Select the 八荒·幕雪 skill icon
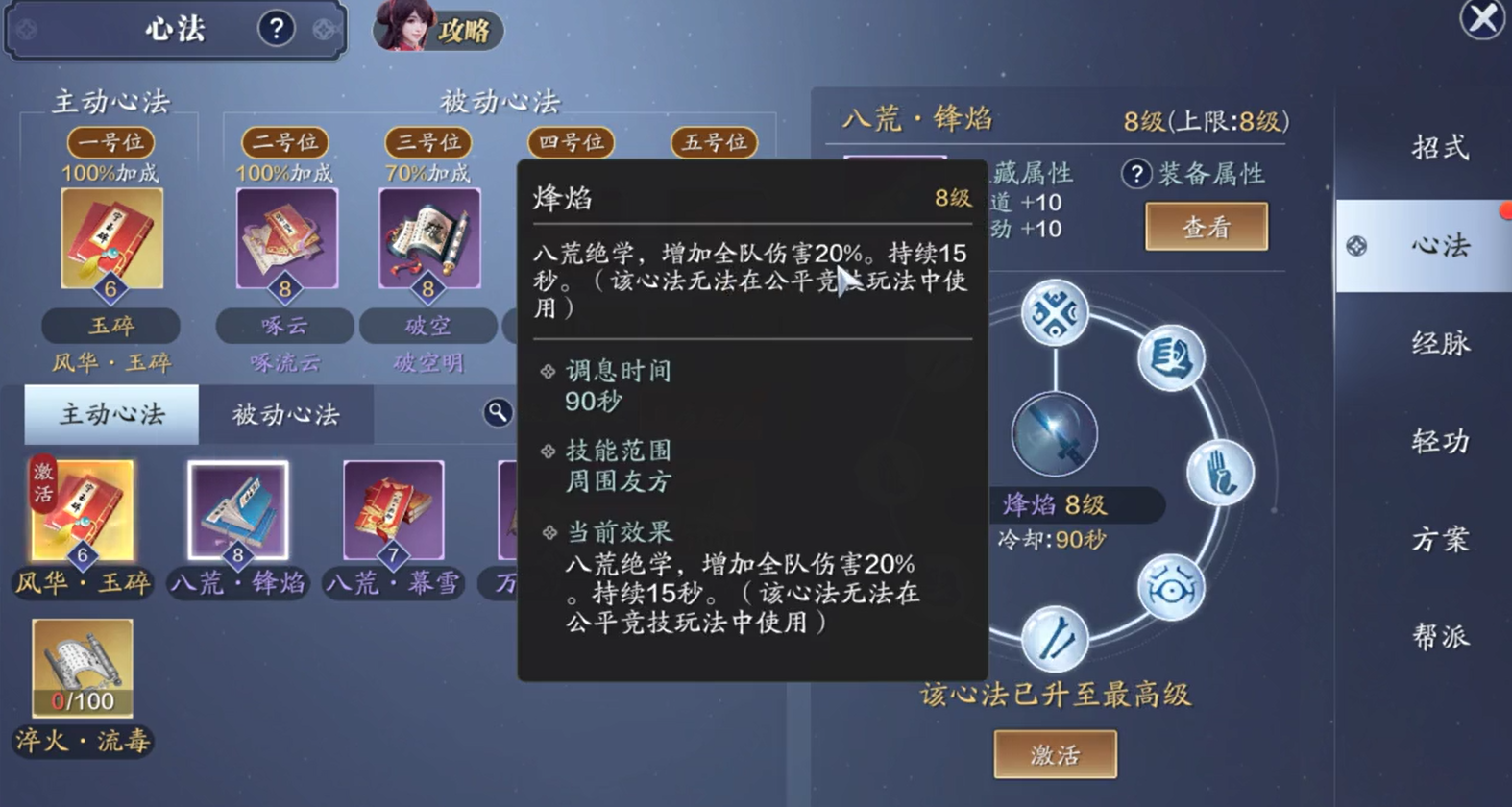This screenshot has width=1512, height=807. pos(392,509)
